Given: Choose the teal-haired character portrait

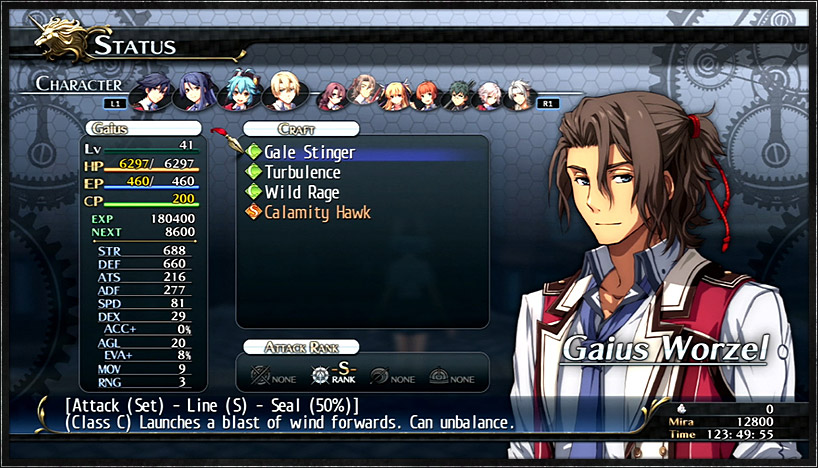Looking at the screenshot, I should click(x=238, y=90).
